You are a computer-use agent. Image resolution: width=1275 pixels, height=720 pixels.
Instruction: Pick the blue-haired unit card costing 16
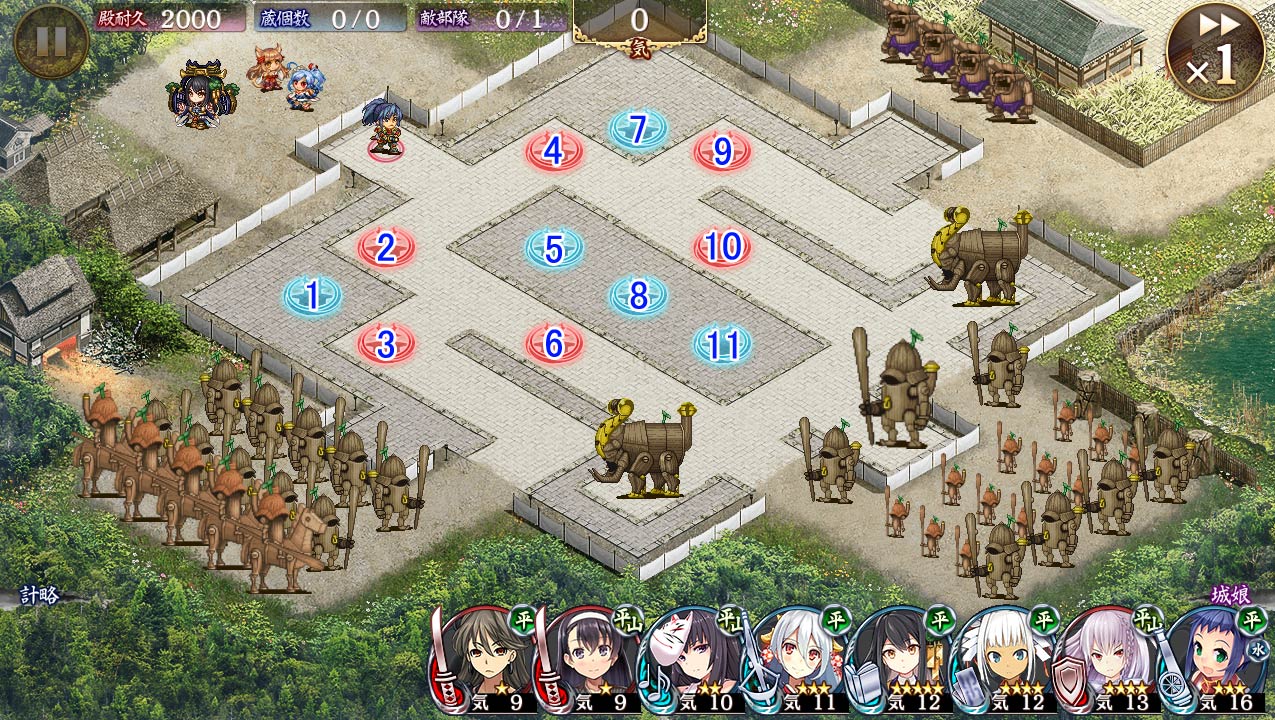pos(1215,662)
